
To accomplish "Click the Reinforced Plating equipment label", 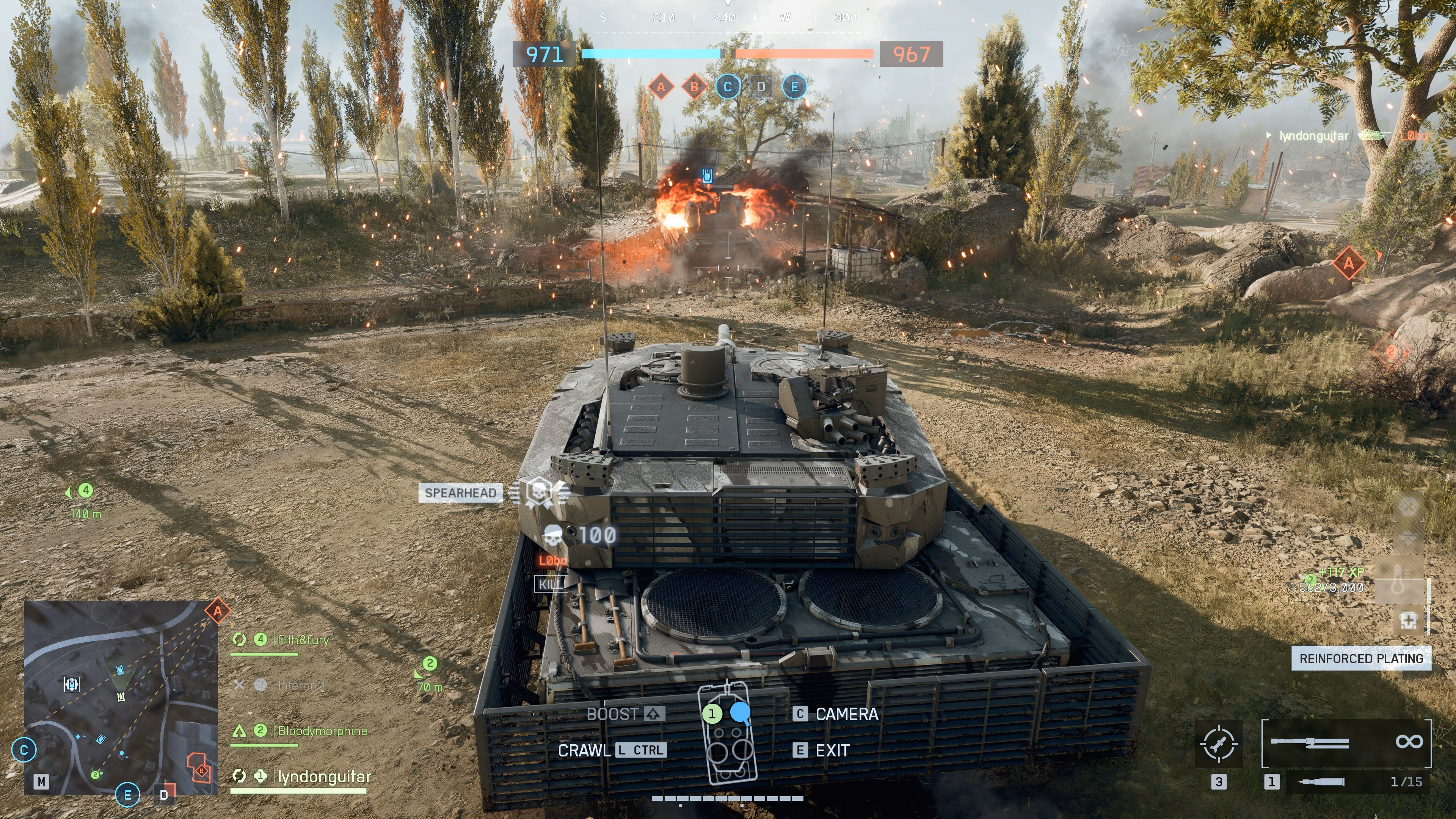I will pyautogui.click(x=1360, y=659).
